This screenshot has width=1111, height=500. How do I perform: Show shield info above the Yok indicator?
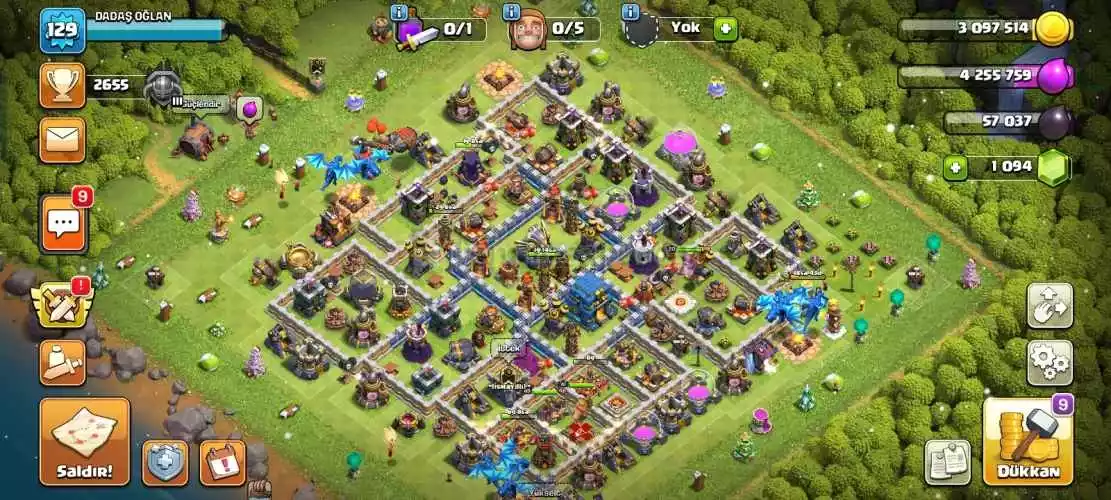point(630,12)
